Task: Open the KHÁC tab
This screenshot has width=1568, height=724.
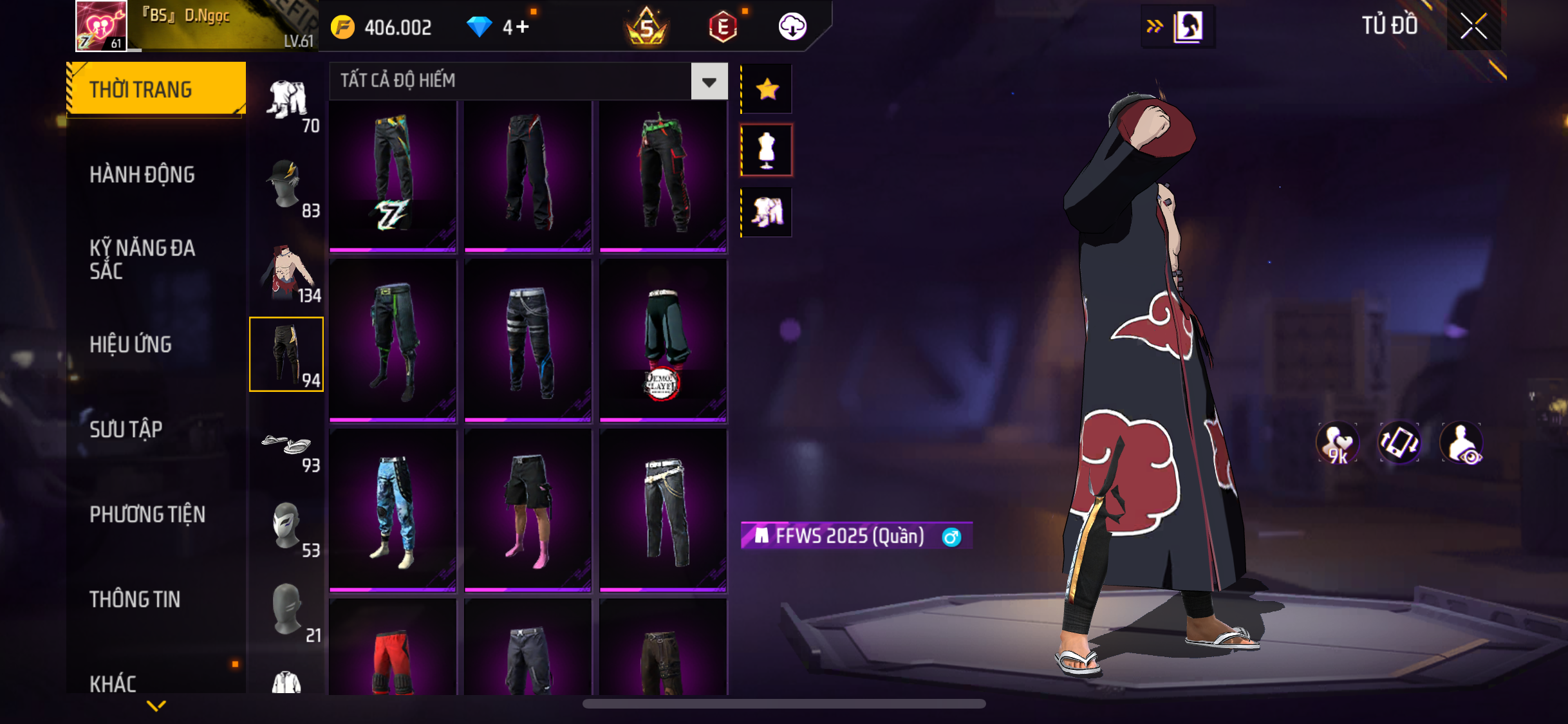Action: coord(113,683)
